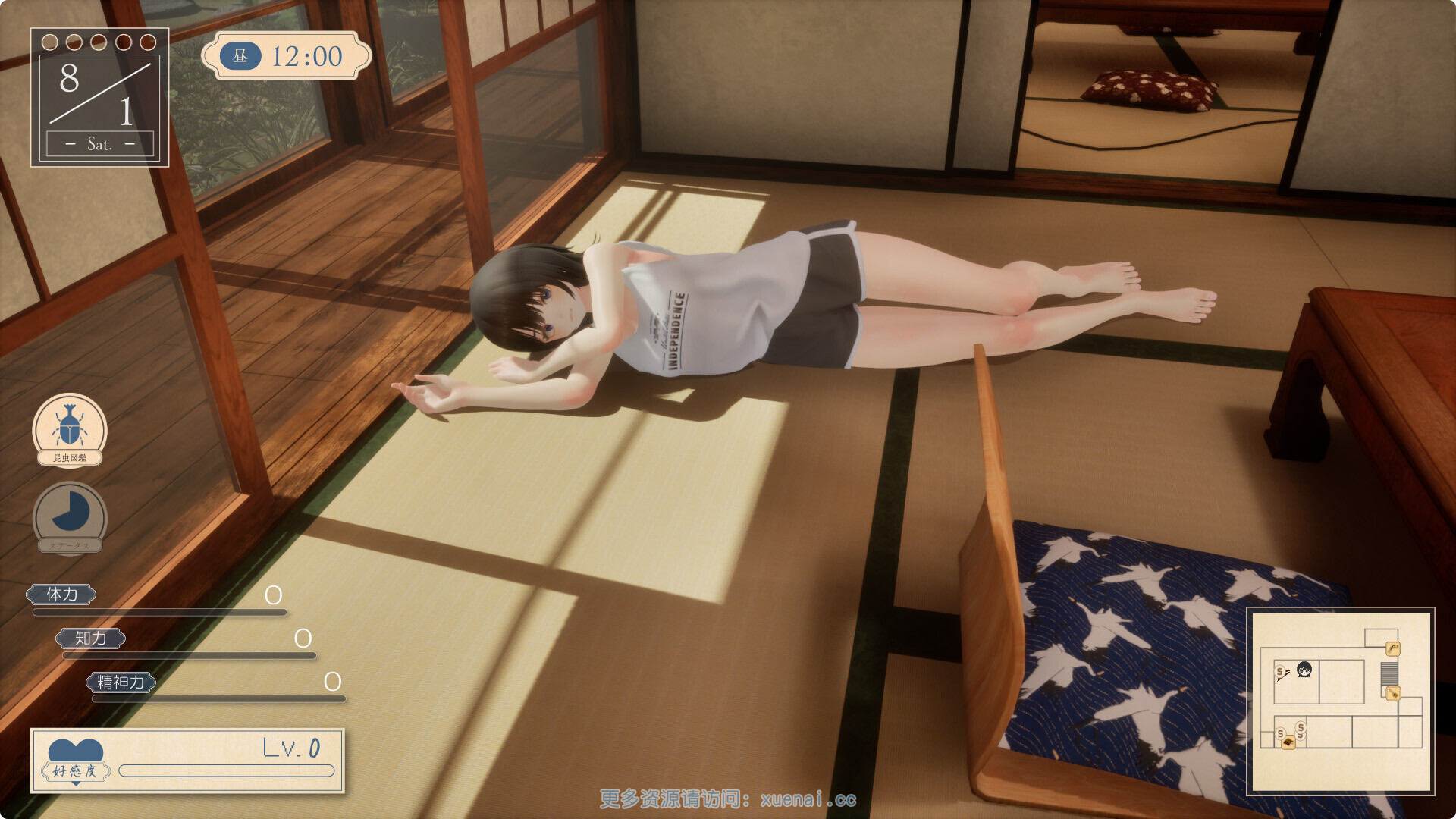Viewport: 1456px width, 819px height.
Task: Click the 好感度 affection level panel
Action: (x=187, y=761)
